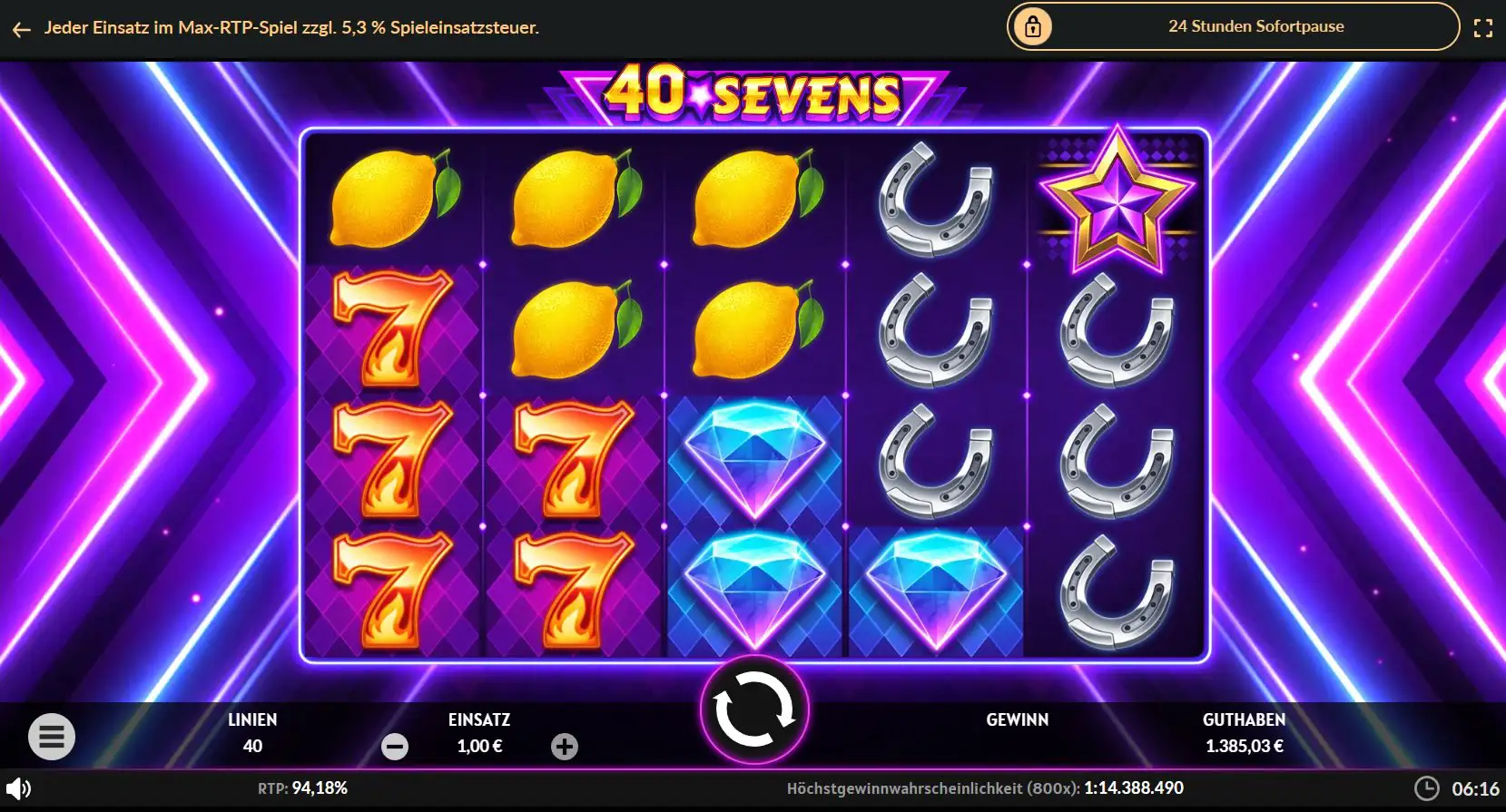Activate the 24 Stunden Sofortpause button
The height and width of the screenshot is (812, 1506).
tap(1255, 26)
